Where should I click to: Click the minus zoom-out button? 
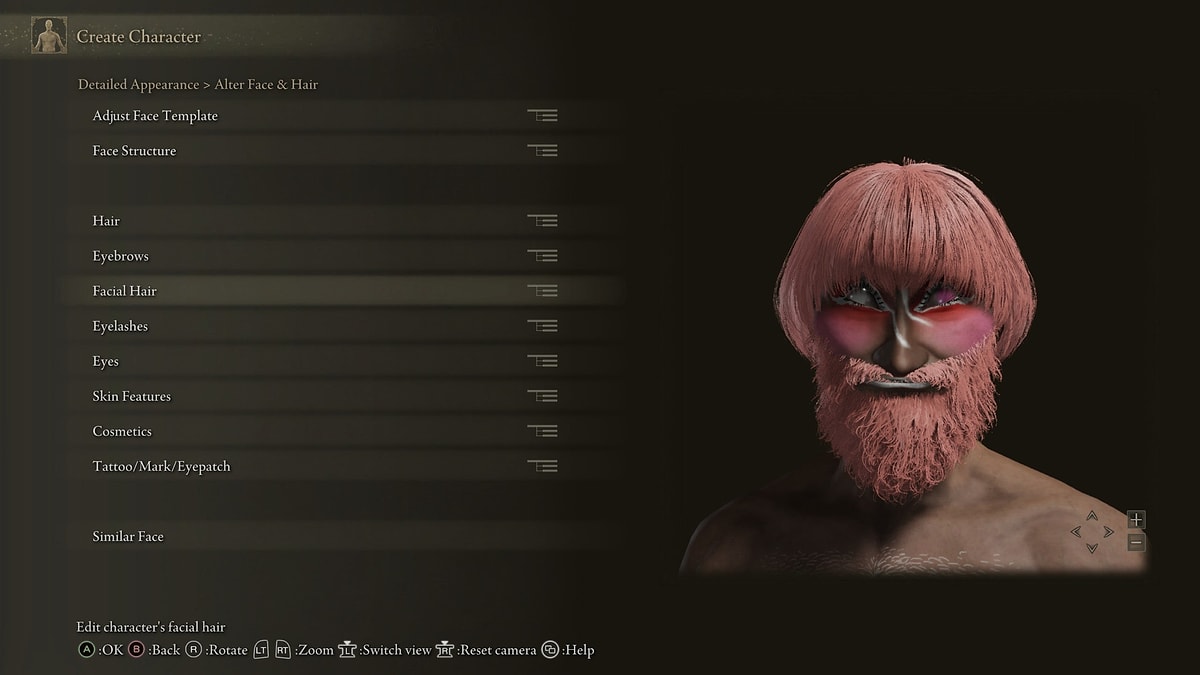click(1136, 542)
